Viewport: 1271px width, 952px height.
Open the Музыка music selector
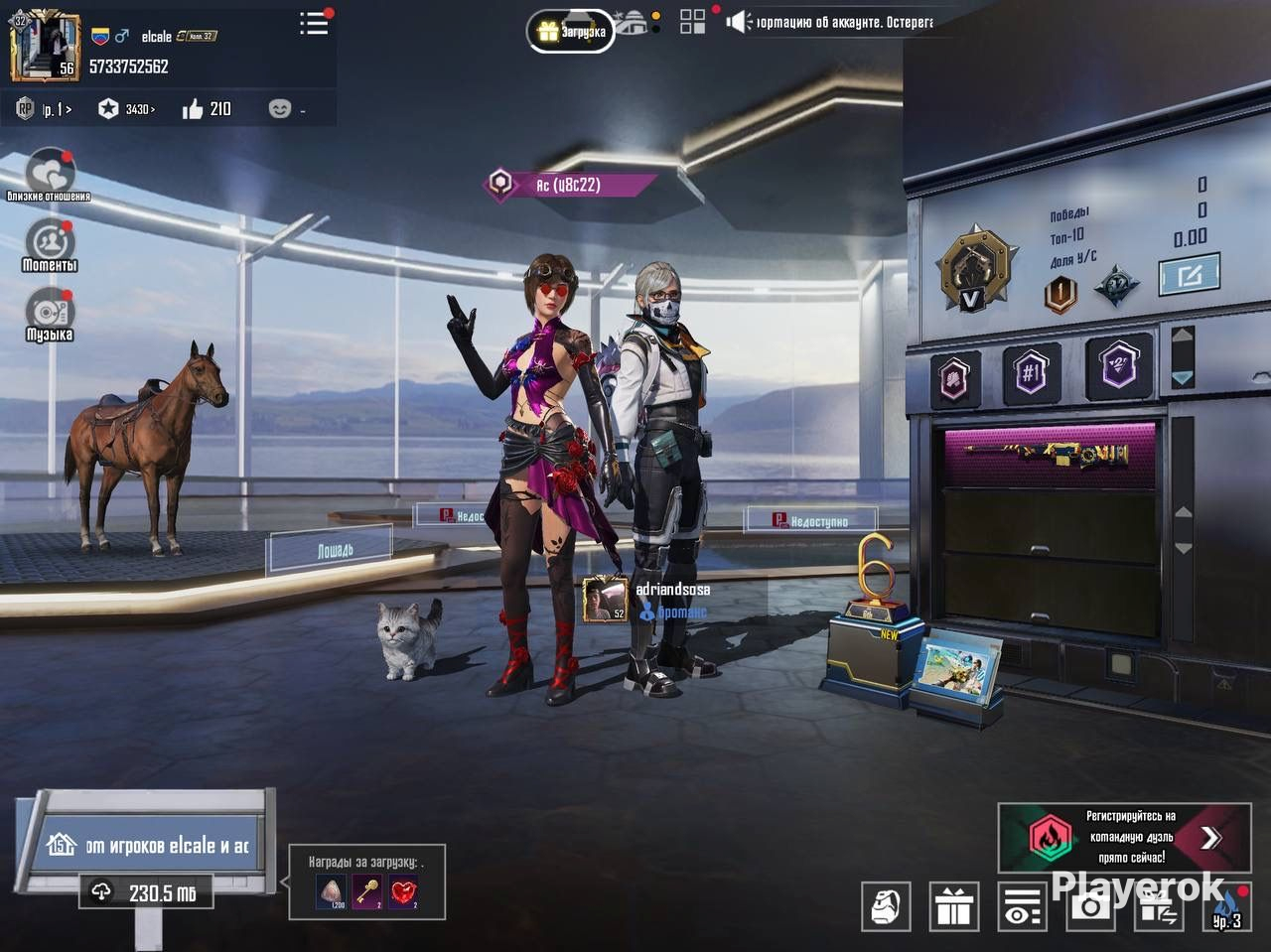click(x=49, y=314)
